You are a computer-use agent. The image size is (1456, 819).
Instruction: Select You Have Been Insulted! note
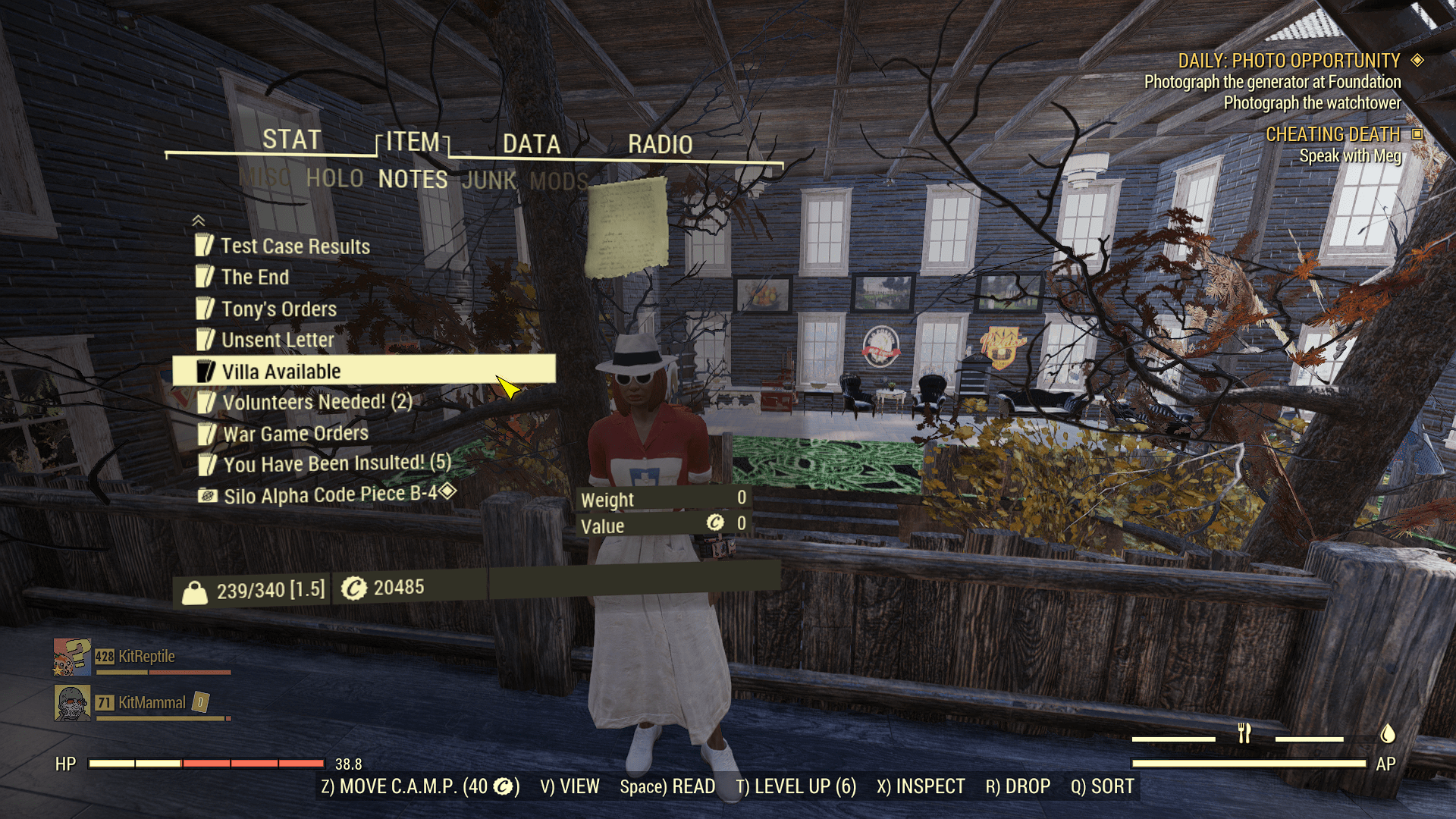point(336,463)
